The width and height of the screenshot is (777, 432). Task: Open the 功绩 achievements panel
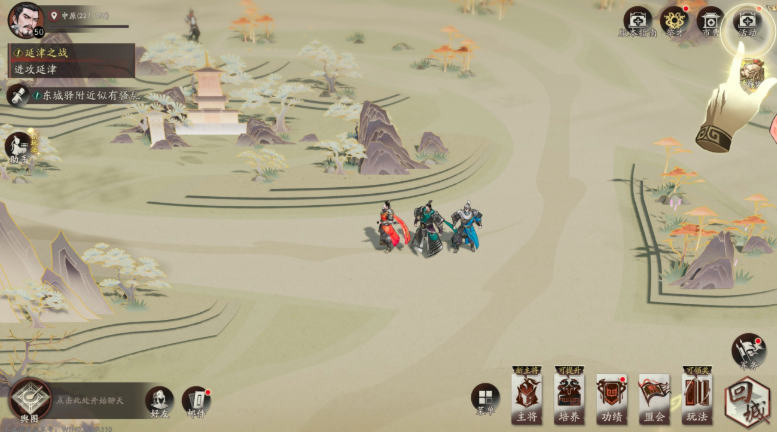coord(612,397)
